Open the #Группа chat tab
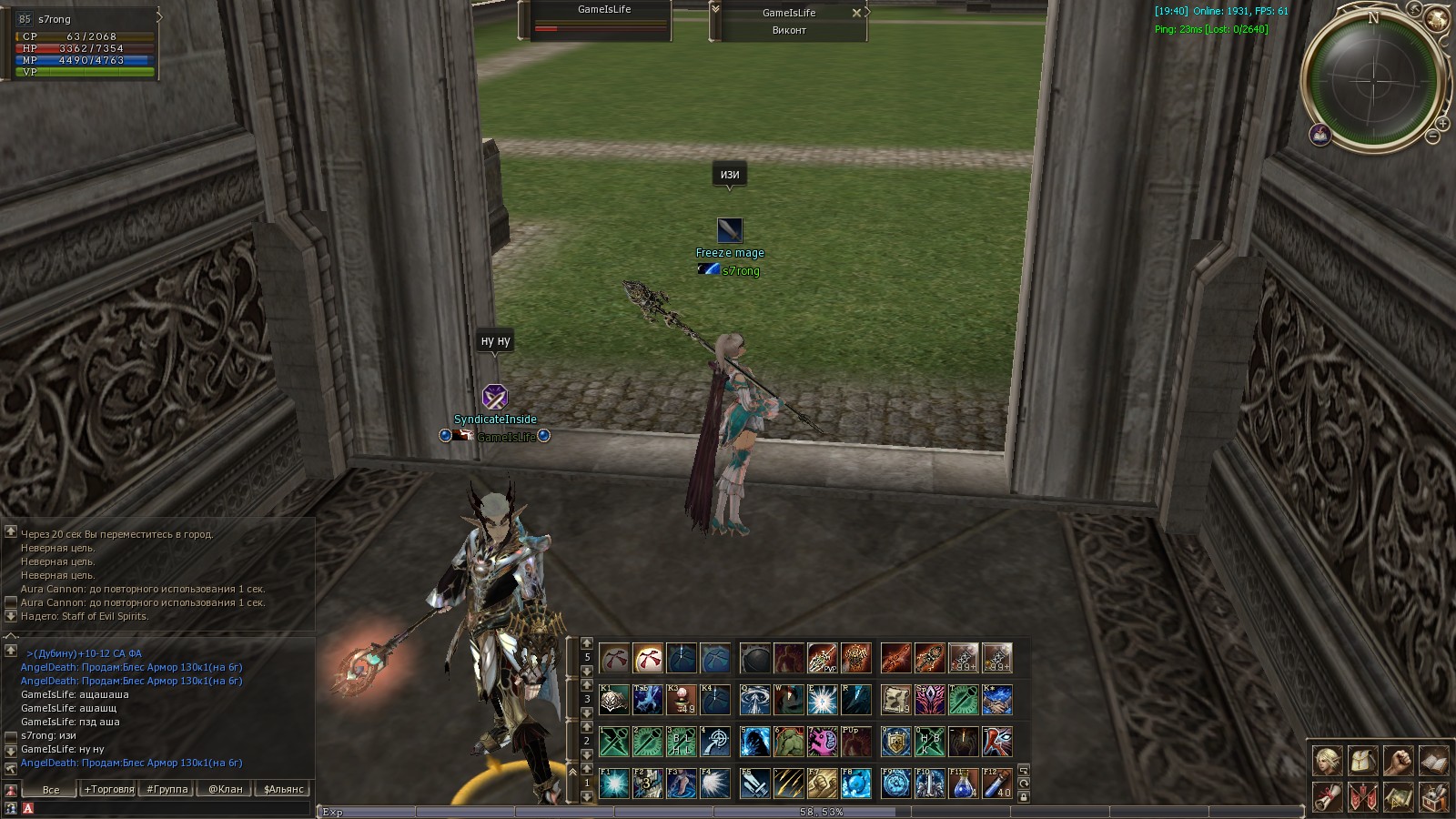The height and width of the screenshot is (819, 1456). click(x=167, y=789)
